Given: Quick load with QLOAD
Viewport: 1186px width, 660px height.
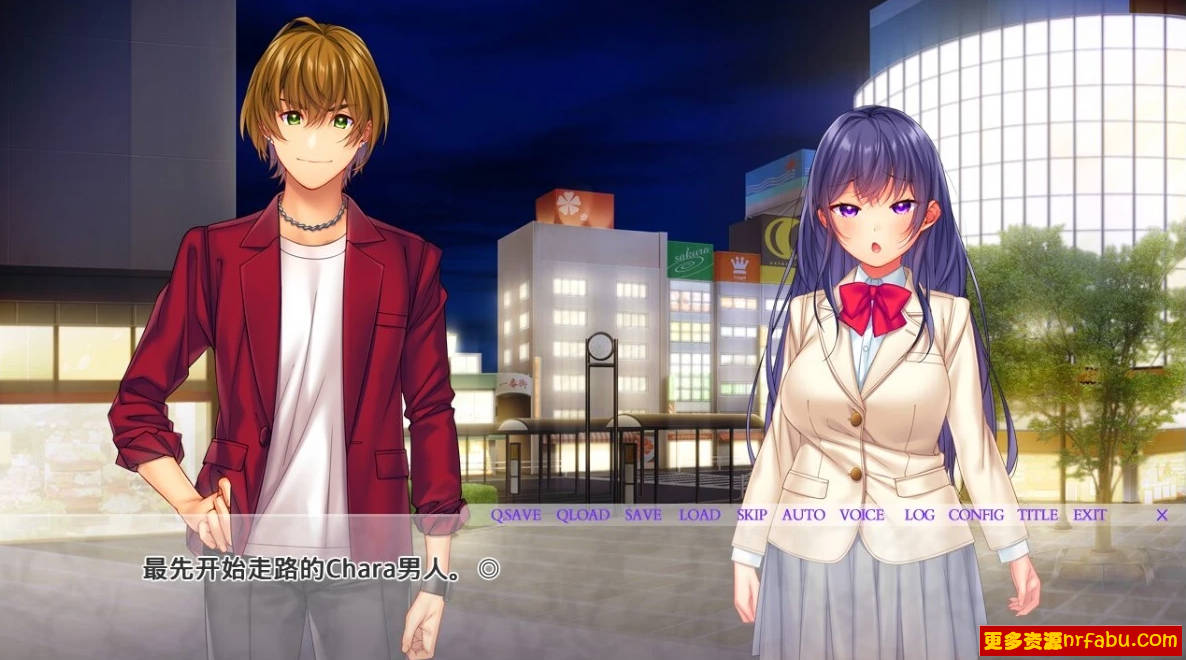Looking at the screenshot, I should pyautogui.click(x=583, y=515).
